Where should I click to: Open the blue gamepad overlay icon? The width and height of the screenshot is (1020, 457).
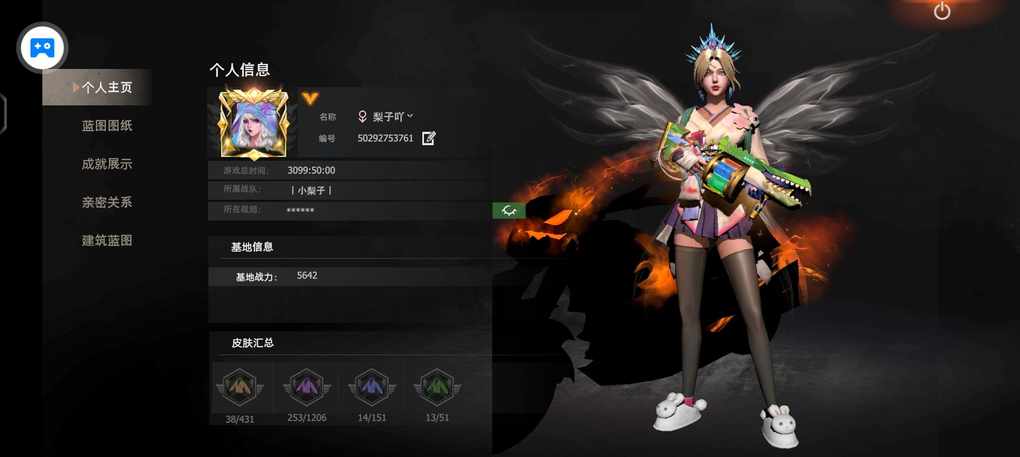(43, 47)
